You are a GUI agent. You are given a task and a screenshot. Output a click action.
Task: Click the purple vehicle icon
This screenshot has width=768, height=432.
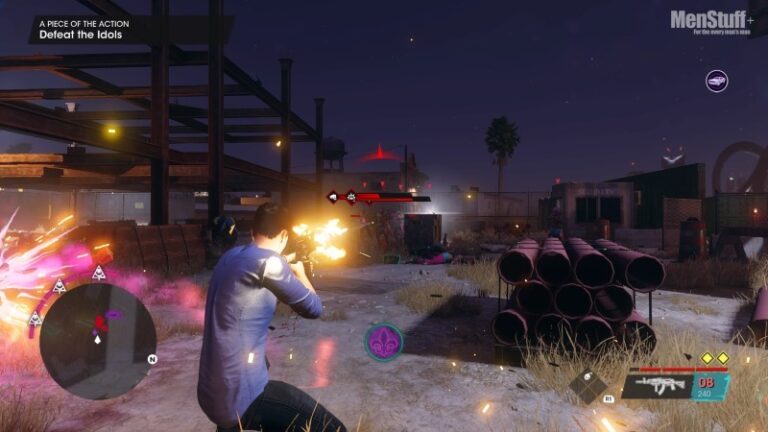tap(716, 81)
